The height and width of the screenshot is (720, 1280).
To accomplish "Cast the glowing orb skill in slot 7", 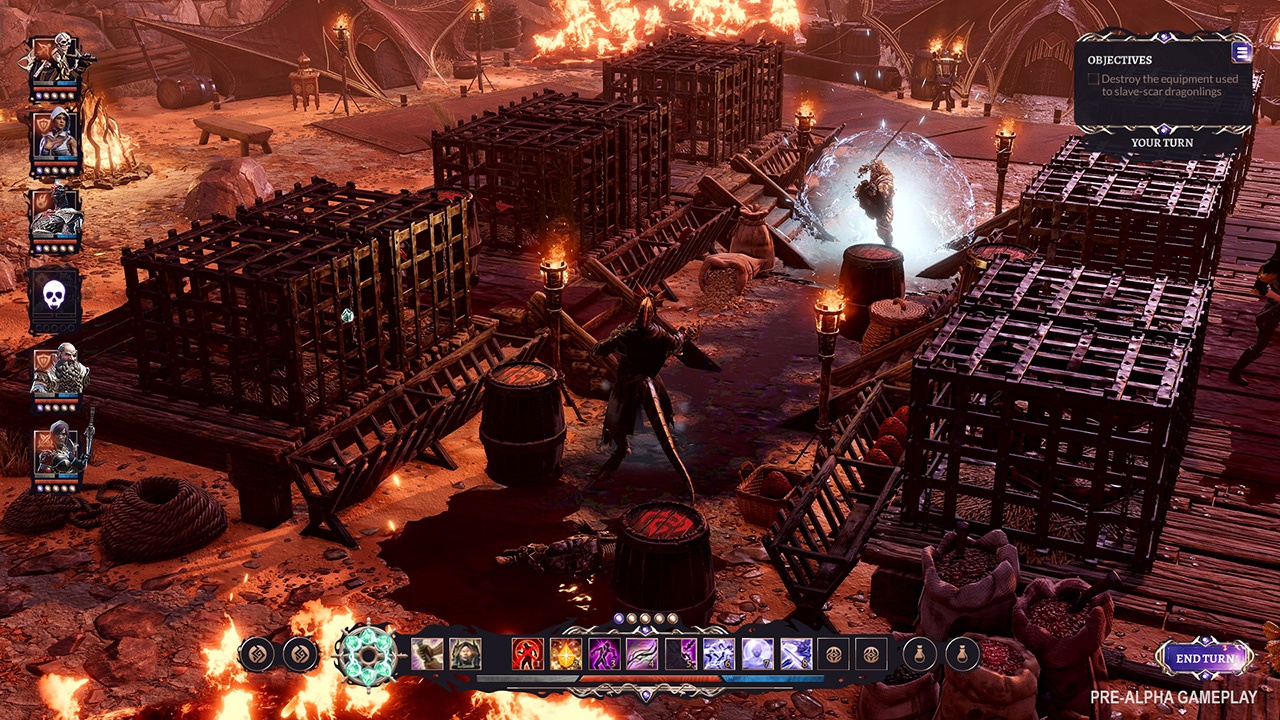I will tap(758, 654).
